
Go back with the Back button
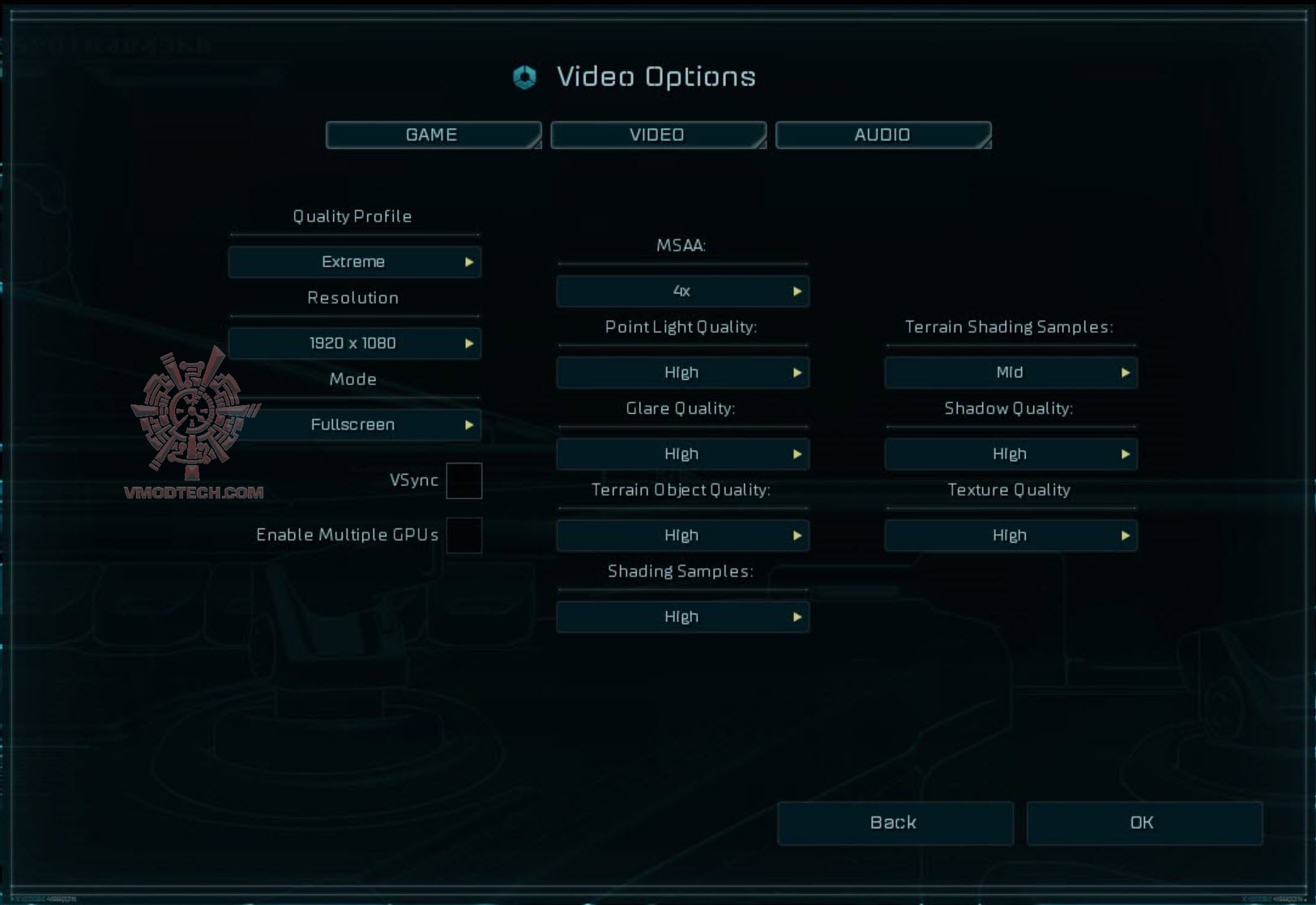tap(895, 823)
